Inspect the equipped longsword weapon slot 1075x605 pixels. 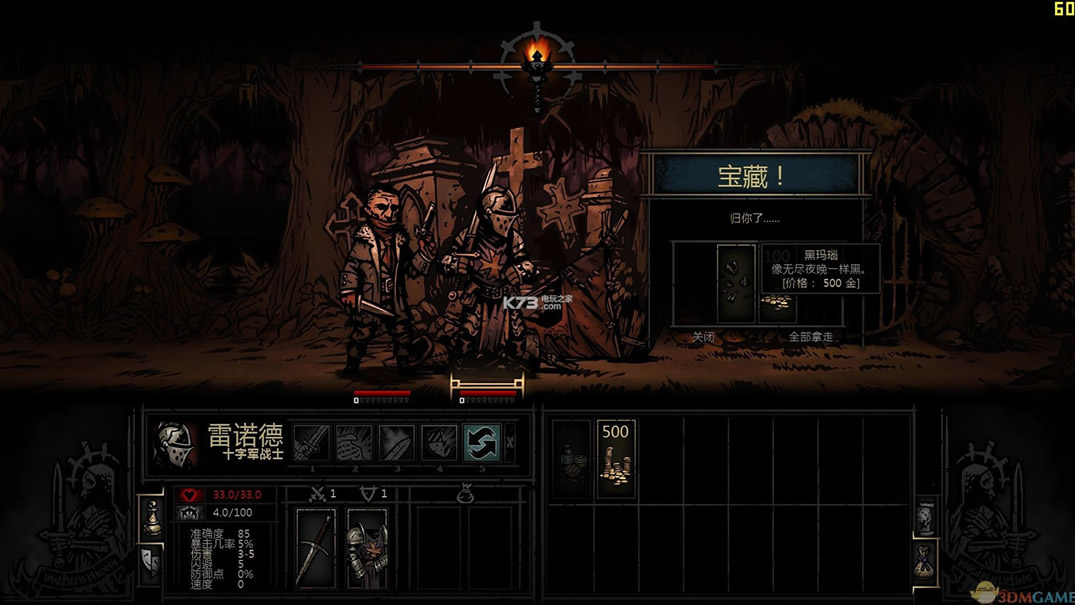click(316, 547)
